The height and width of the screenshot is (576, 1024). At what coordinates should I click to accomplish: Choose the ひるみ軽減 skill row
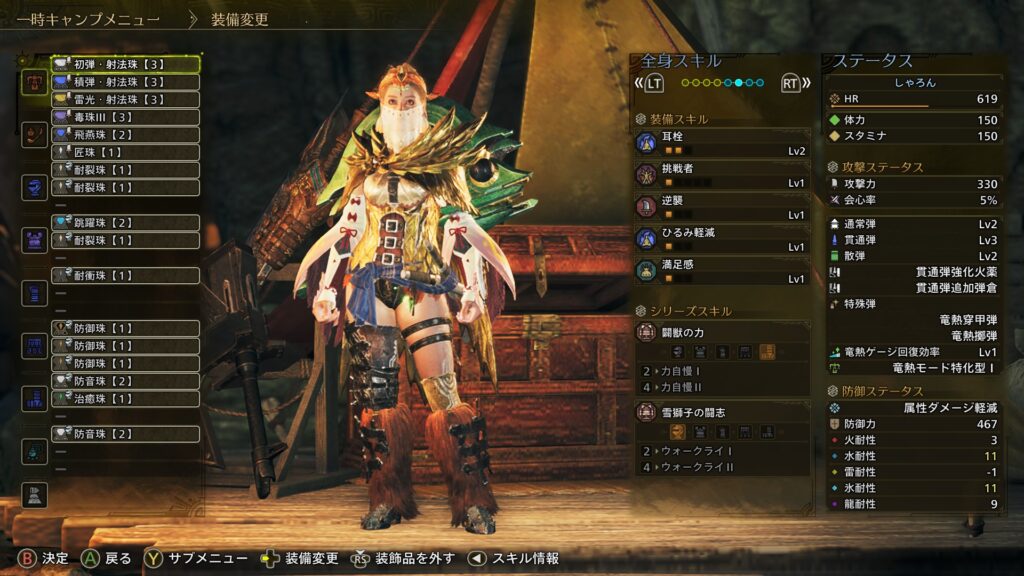[x=723, y=239]
